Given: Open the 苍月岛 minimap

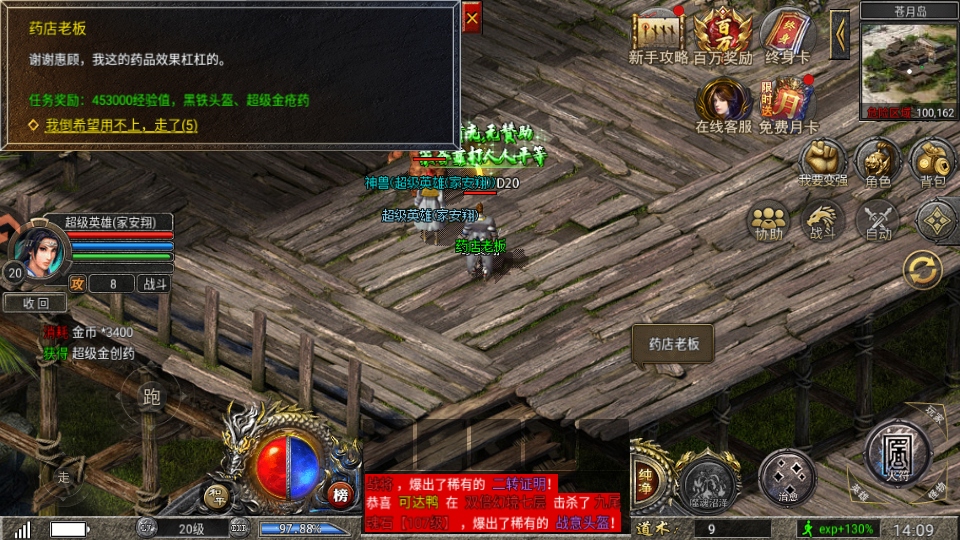Looking at the screenshot, I should (907, 66).
